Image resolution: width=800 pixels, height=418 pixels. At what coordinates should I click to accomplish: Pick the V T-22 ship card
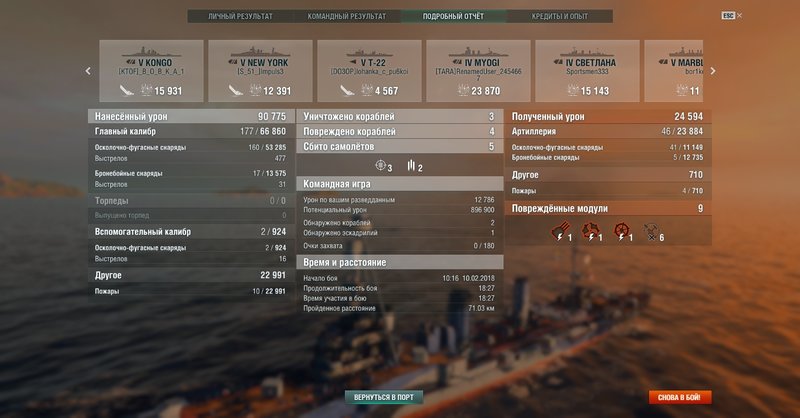[x=367, y=70]
